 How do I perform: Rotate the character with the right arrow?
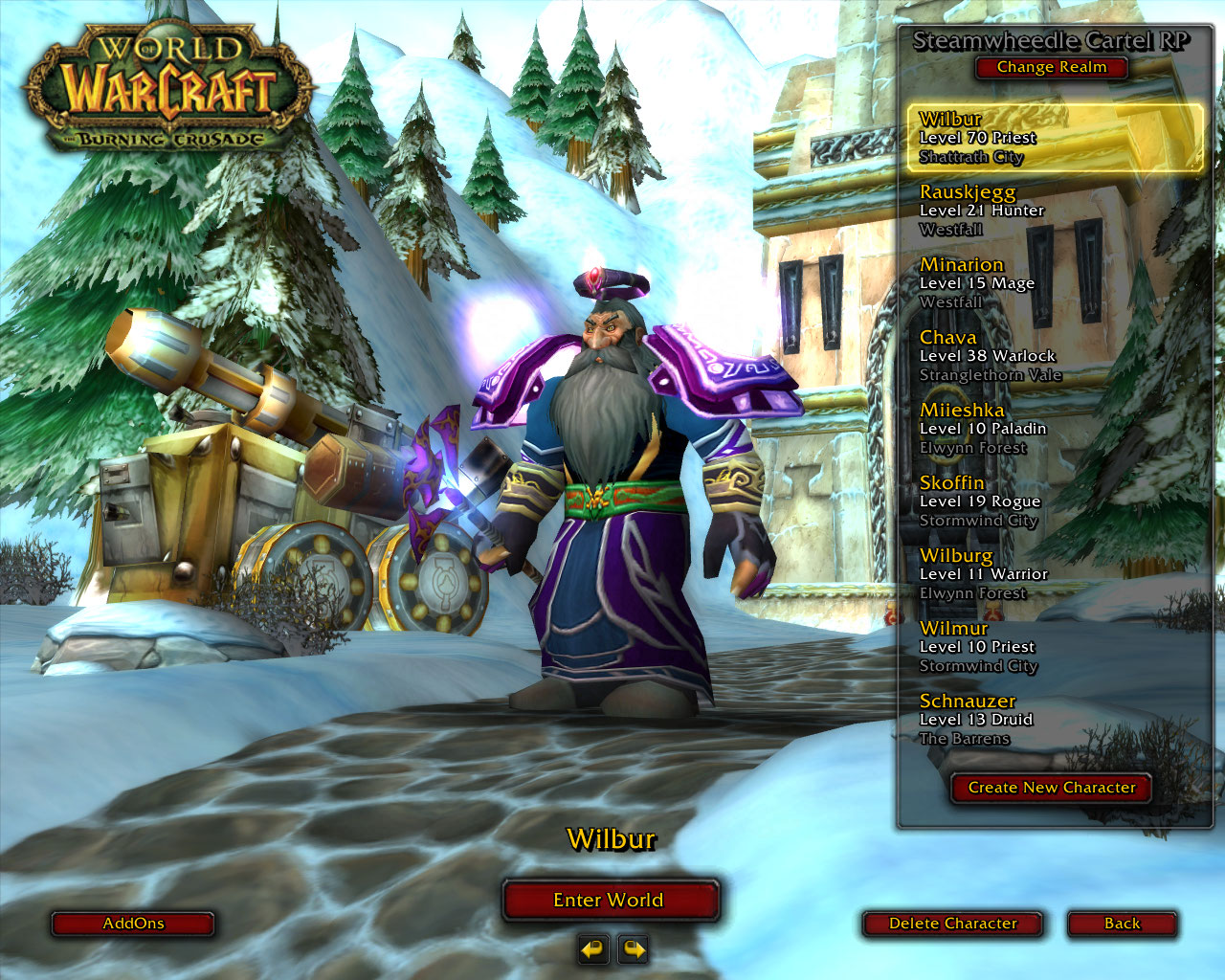point(634,949)
